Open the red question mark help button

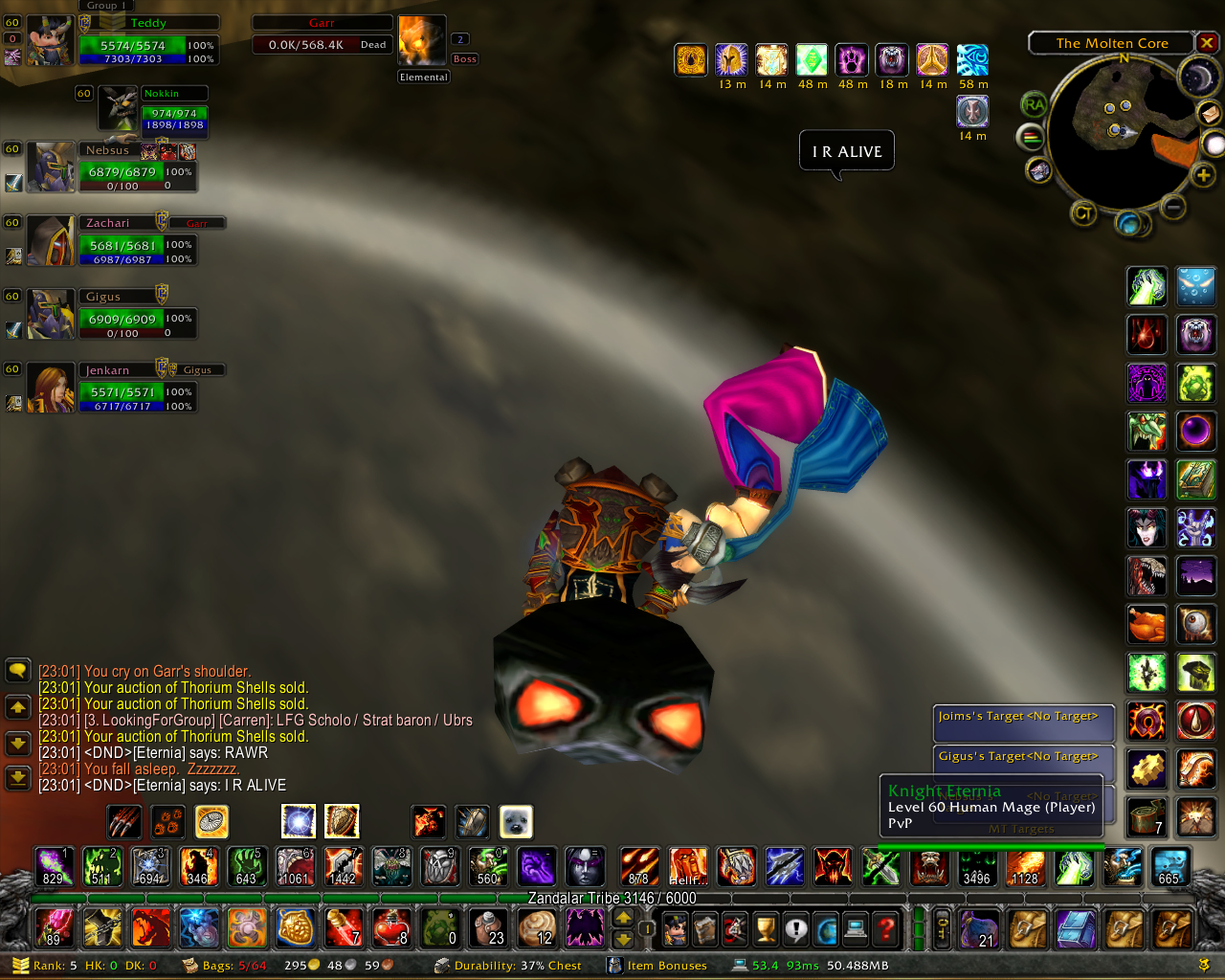point(886,927)
